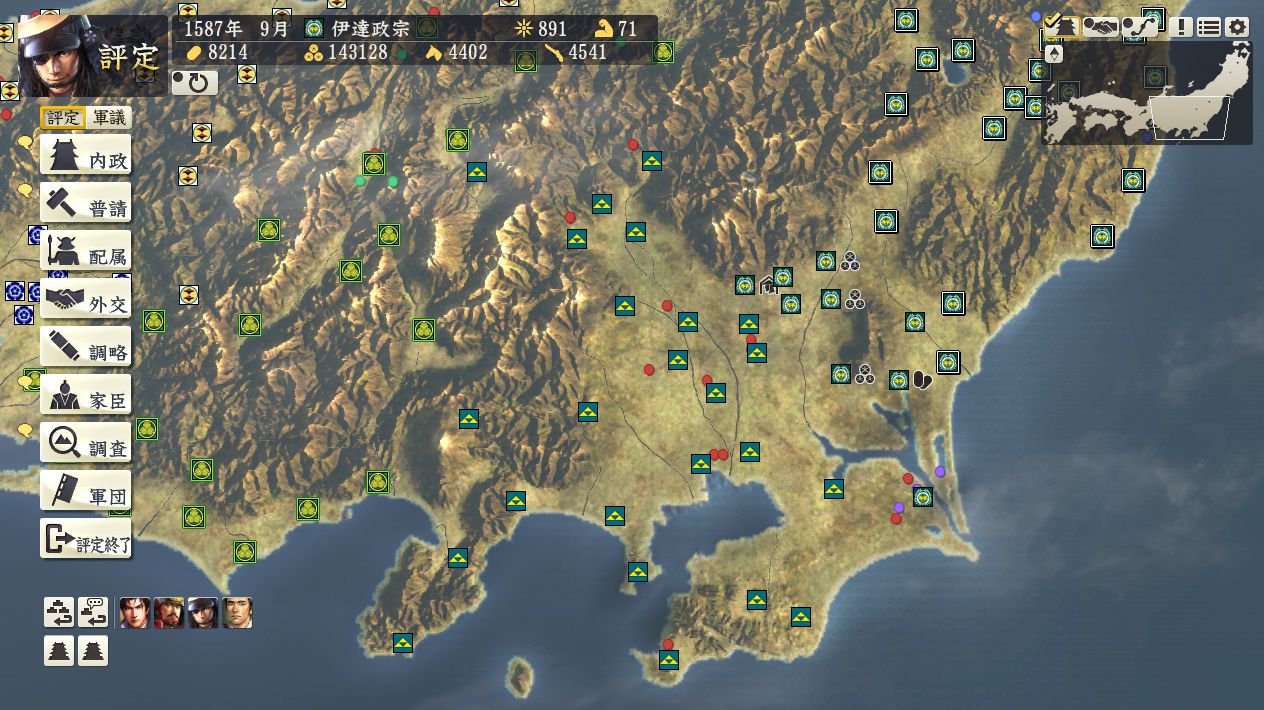1264x710 pixels.
Task: Toggle the castle map filter
Action: pos(1062,27)
